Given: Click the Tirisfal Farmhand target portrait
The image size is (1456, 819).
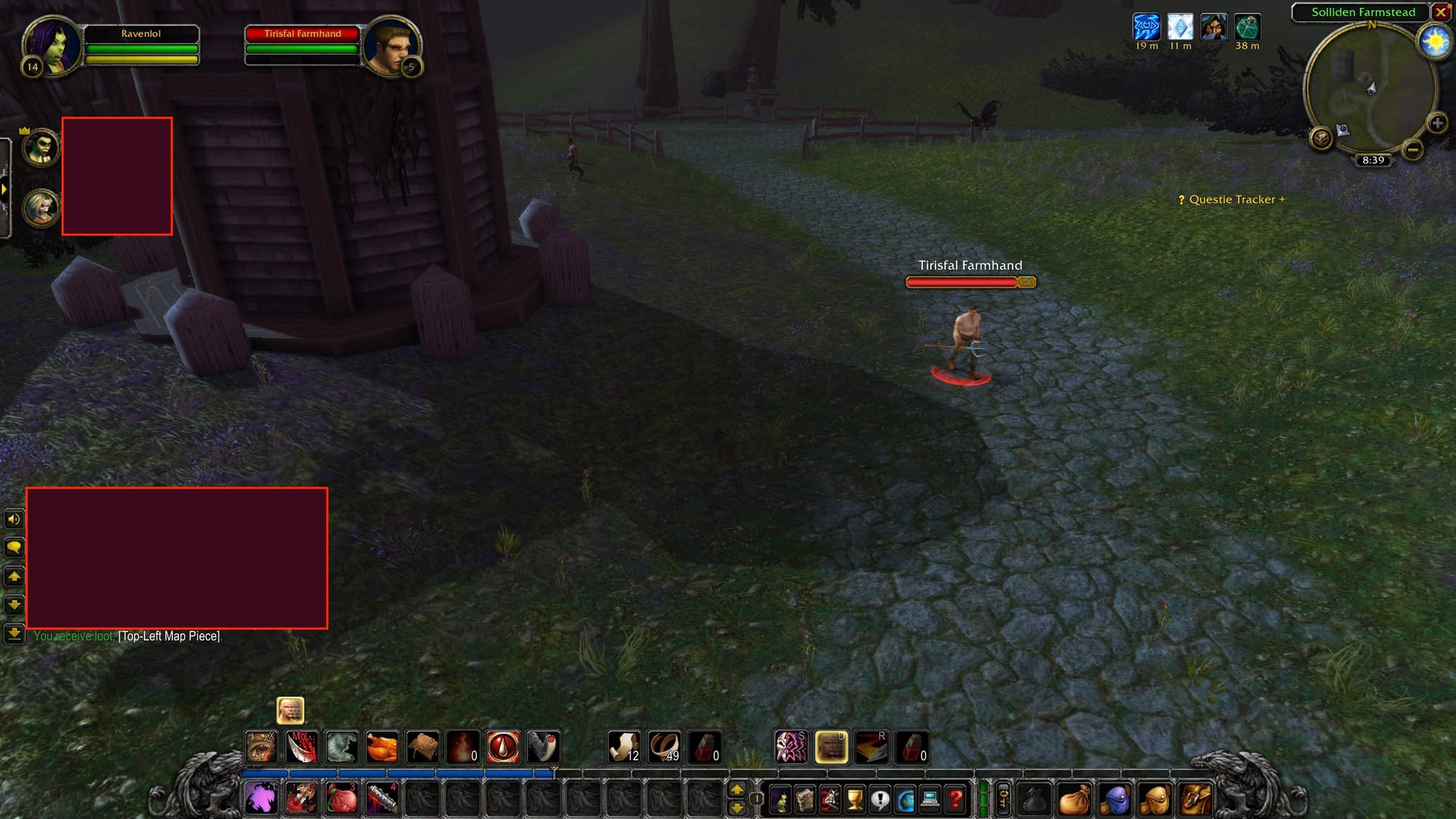Looking at the screenshot, I should point(392,45).
